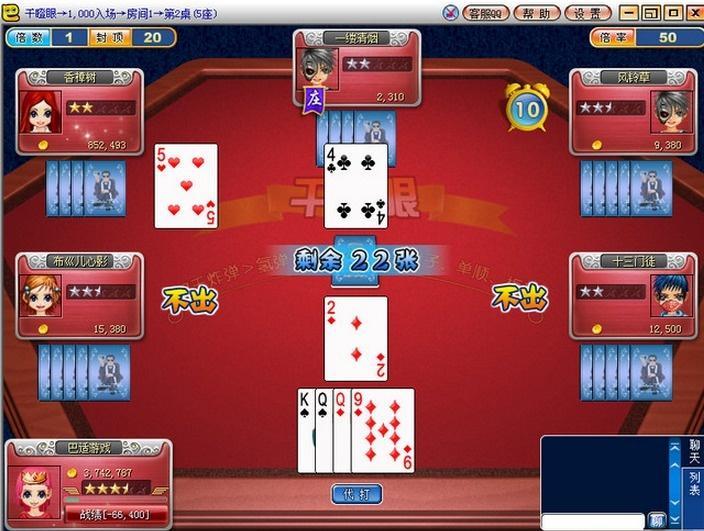Focus the chat message input field
This screenshot has width=704, height=531.
pos(593,521)
